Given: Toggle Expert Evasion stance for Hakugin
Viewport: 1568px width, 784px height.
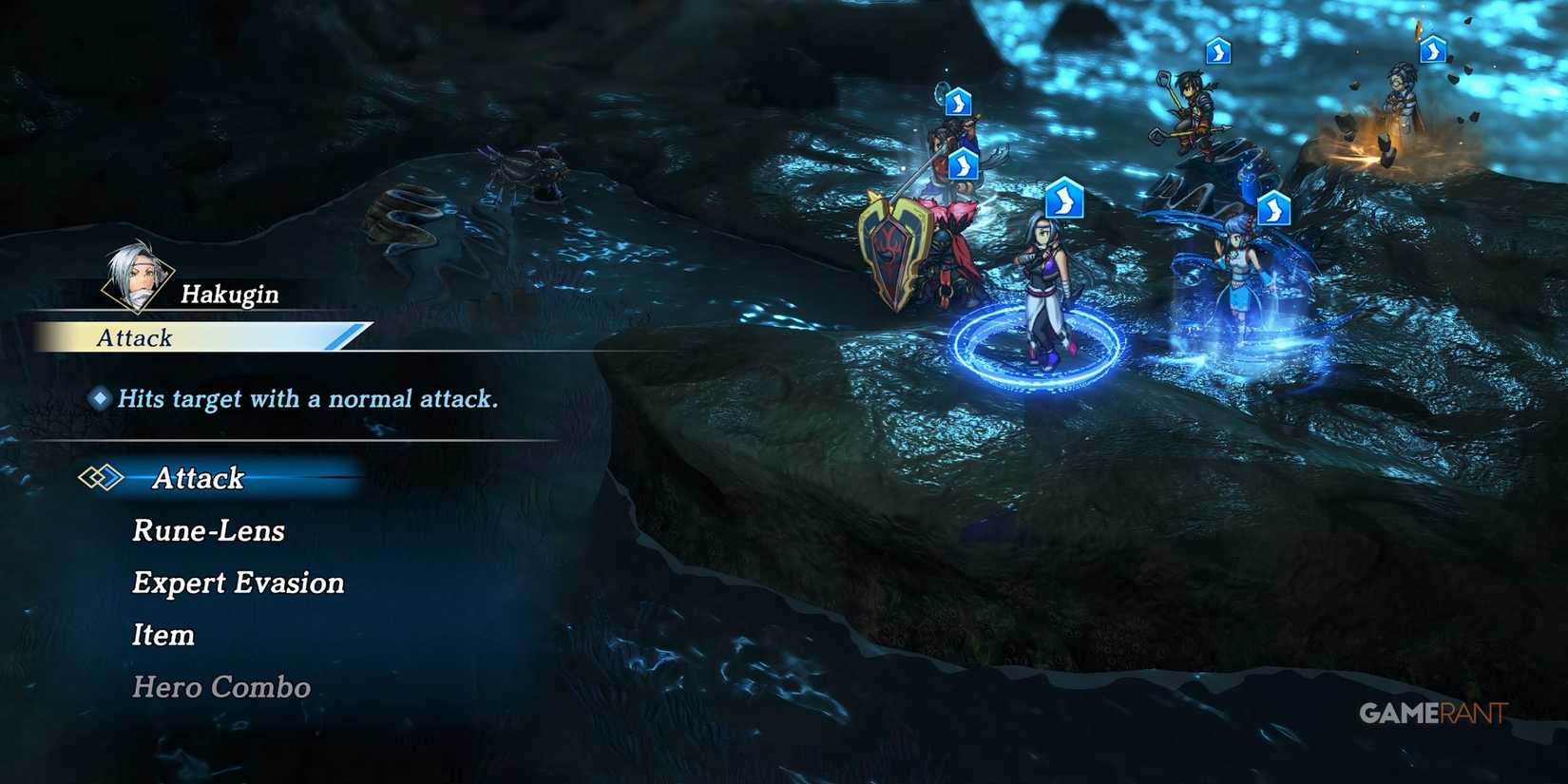Looking at the screenshot, I should coord(238,583).
